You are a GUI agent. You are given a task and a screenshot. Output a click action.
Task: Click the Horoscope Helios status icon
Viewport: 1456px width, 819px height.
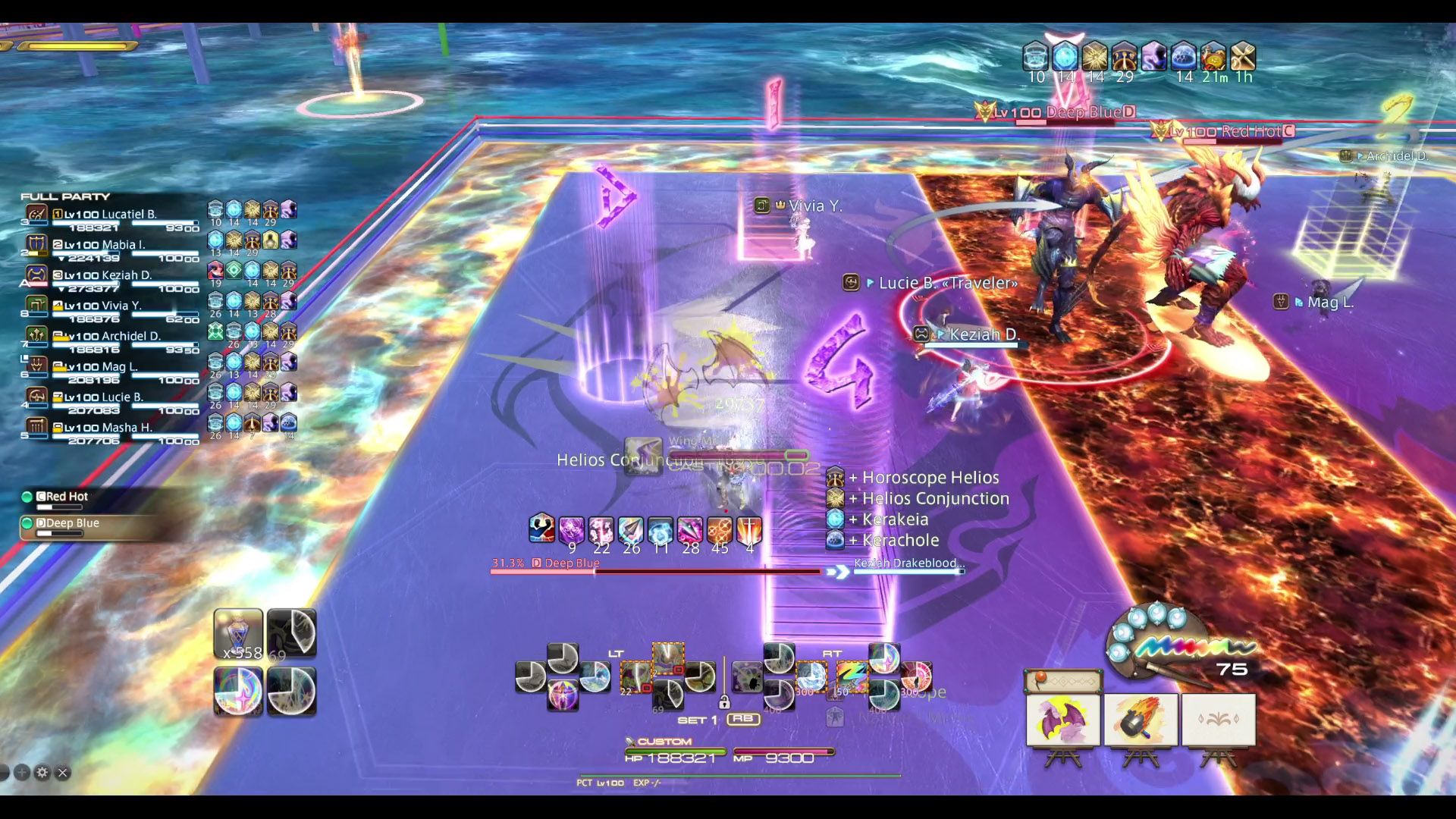835,478
